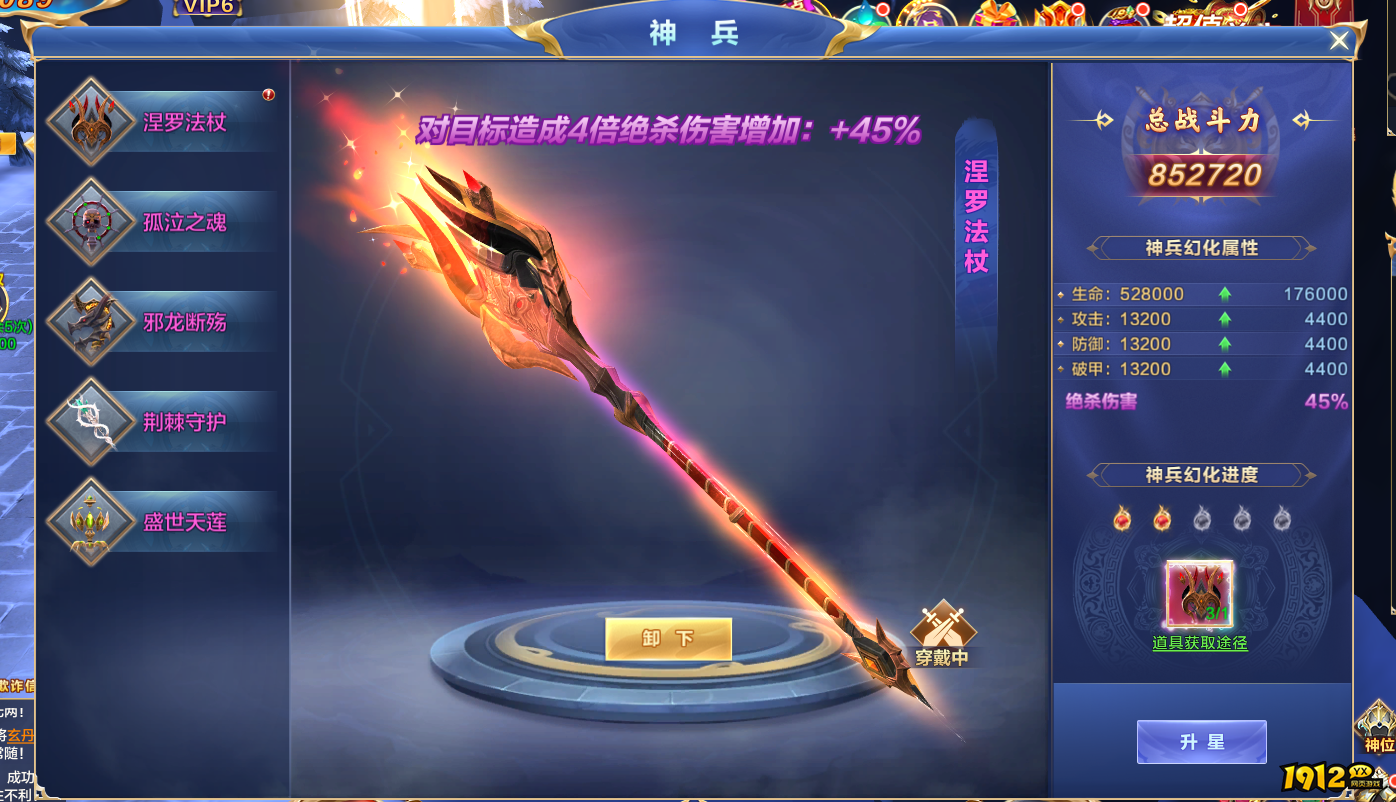Close the 神兵 window
Screen dimensions: 1396x802
[x=1339, y=40]
